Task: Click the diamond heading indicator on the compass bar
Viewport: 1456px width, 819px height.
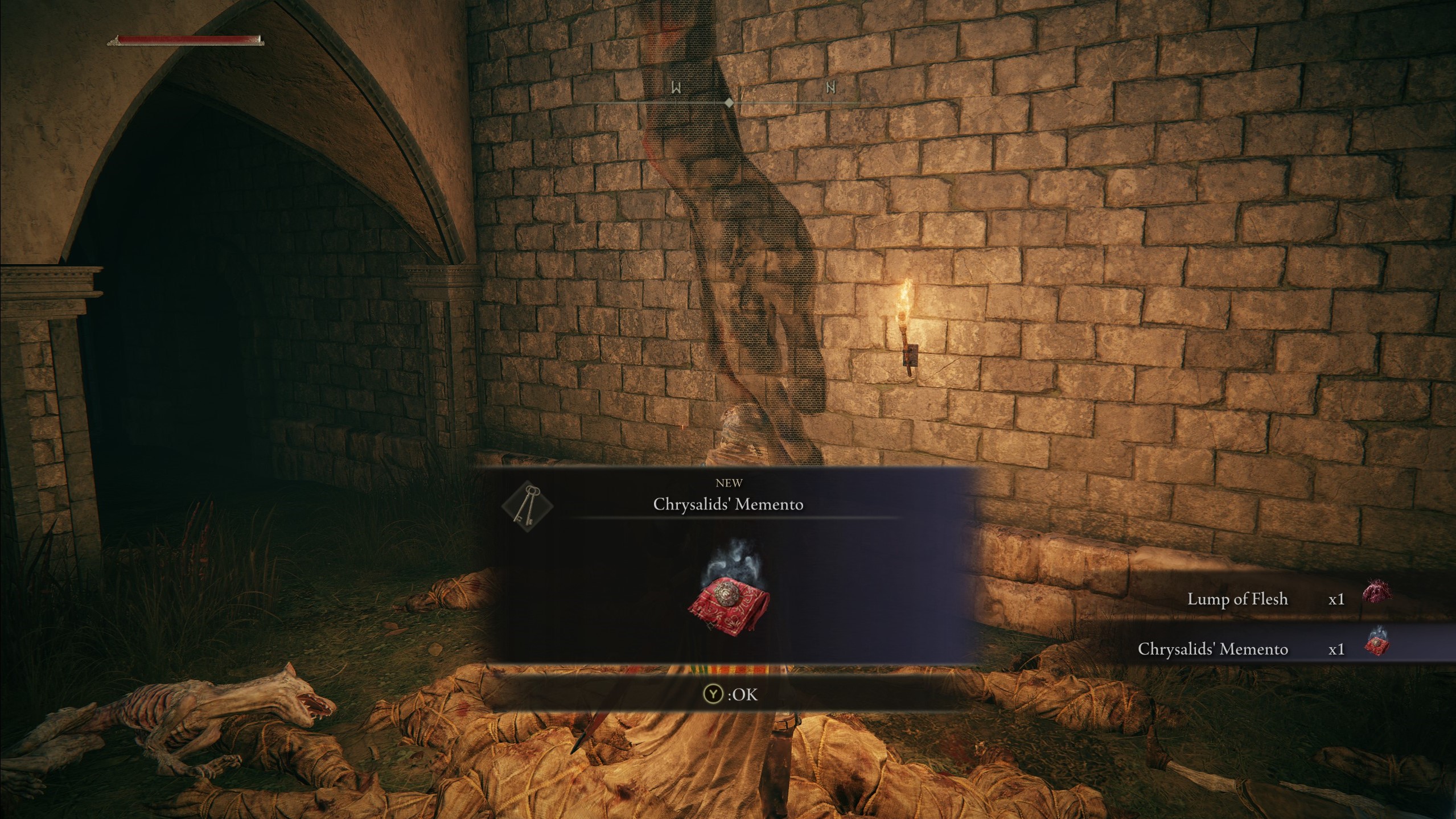Action: click(x=730, y=103)
